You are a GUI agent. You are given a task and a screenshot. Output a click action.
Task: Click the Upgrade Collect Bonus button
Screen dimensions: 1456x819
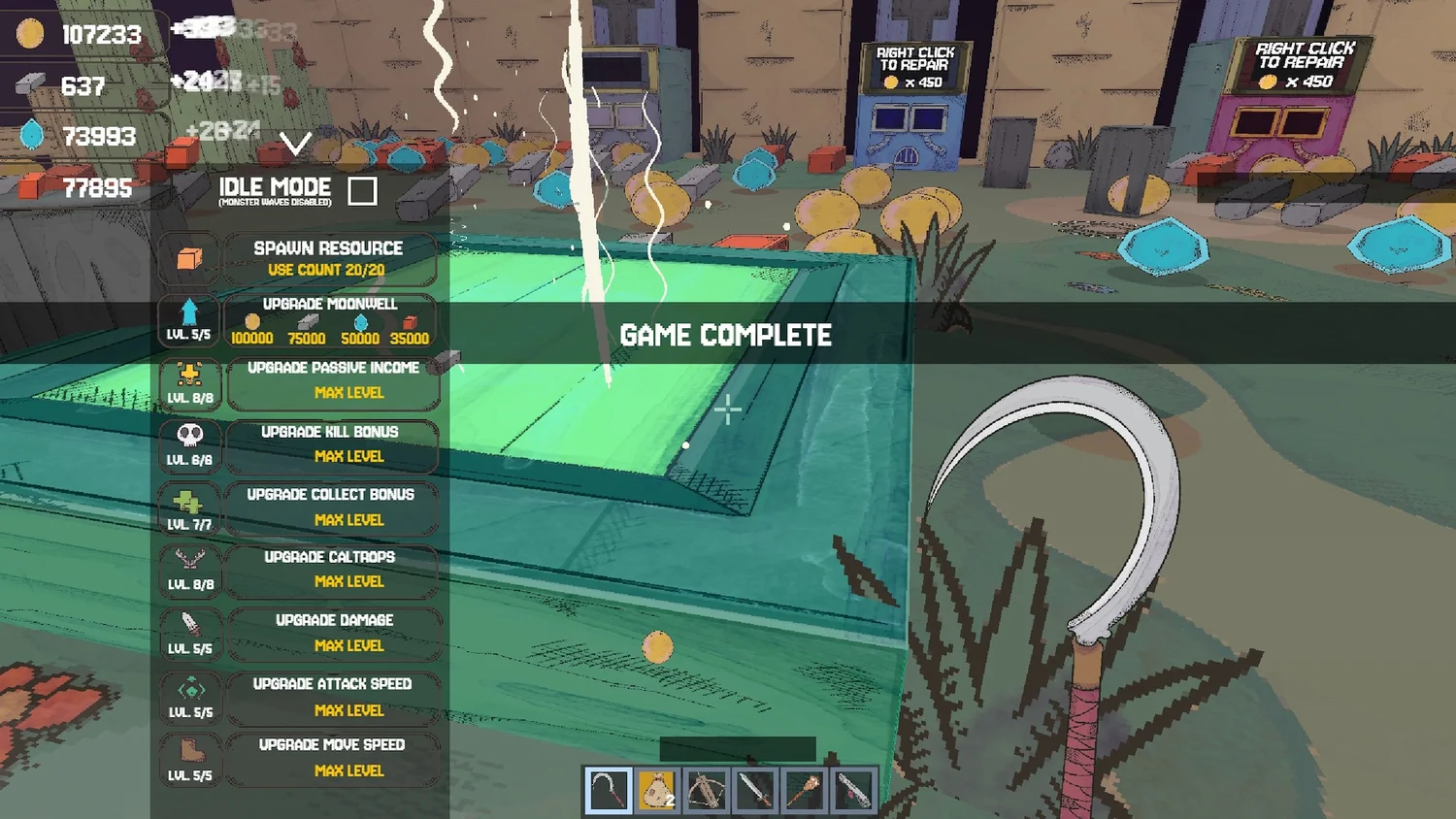coord(330,508)
